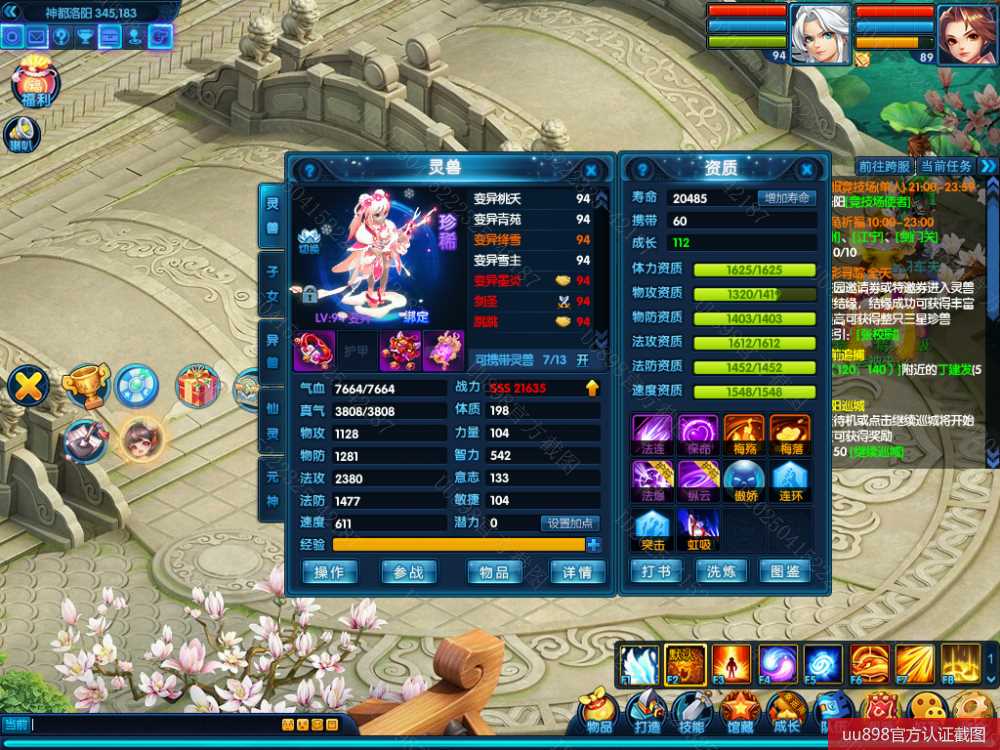Open the 打造 crafting menu icon

pyautogui.click(x=646, y=712)
